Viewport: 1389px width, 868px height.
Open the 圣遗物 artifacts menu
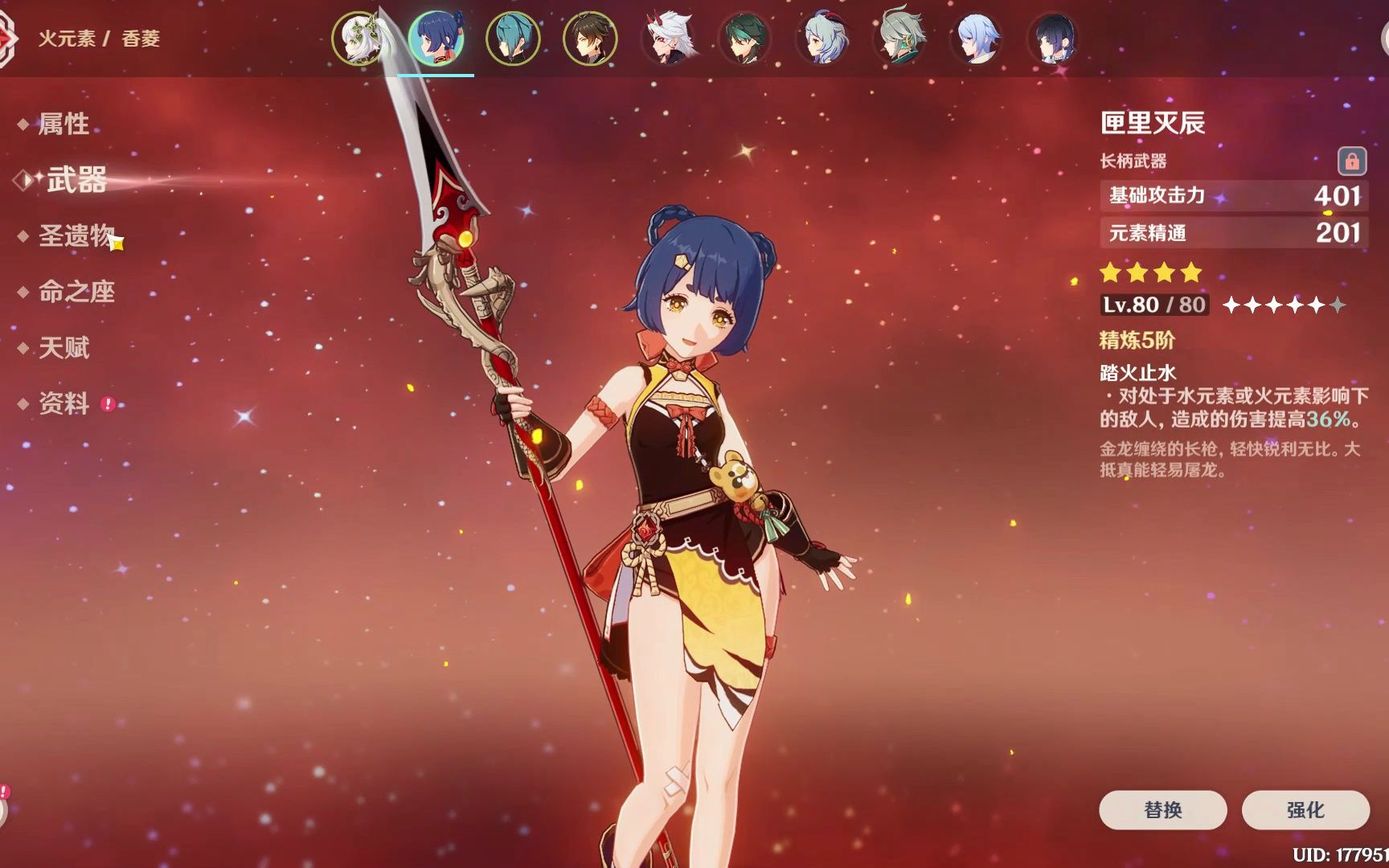coord(76,235)
